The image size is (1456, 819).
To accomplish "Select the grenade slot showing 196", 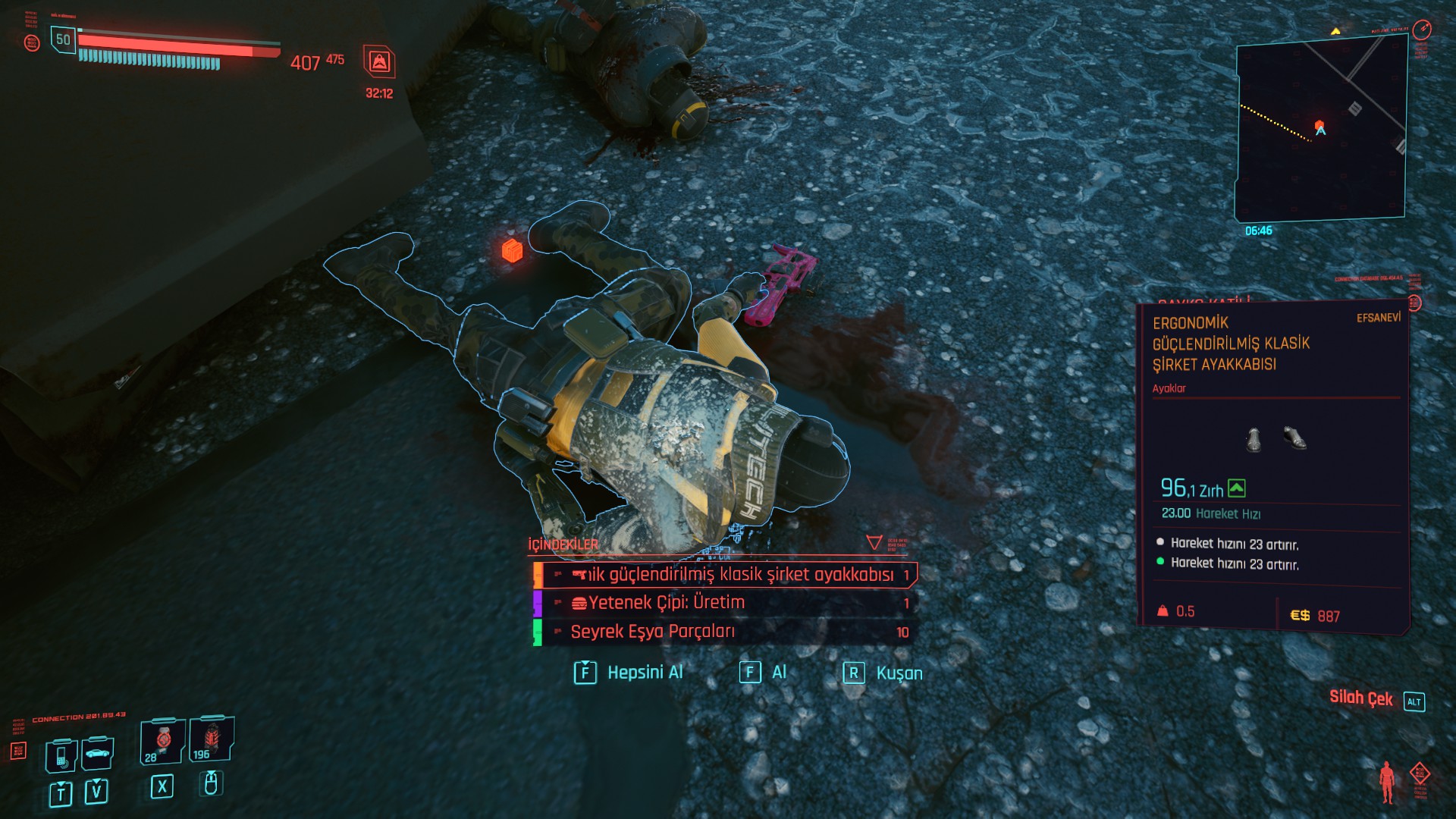I will 212,739.
